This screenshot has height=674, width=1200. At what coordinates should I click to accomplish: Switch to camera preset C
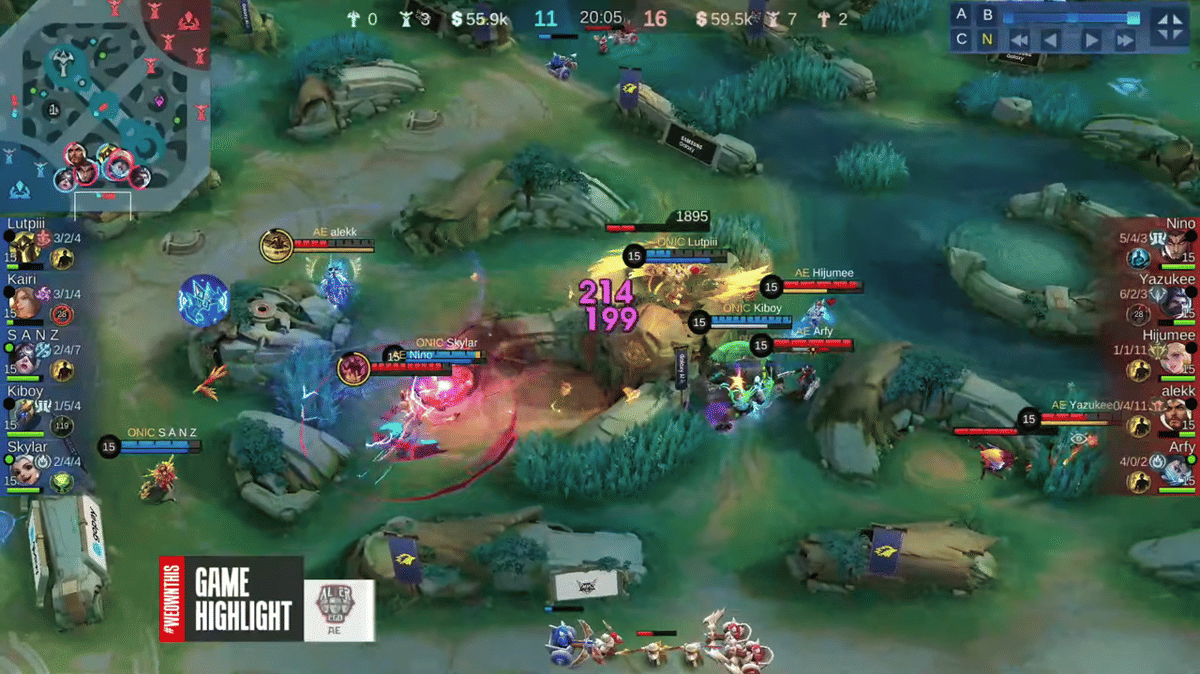(x=961, y=40)
